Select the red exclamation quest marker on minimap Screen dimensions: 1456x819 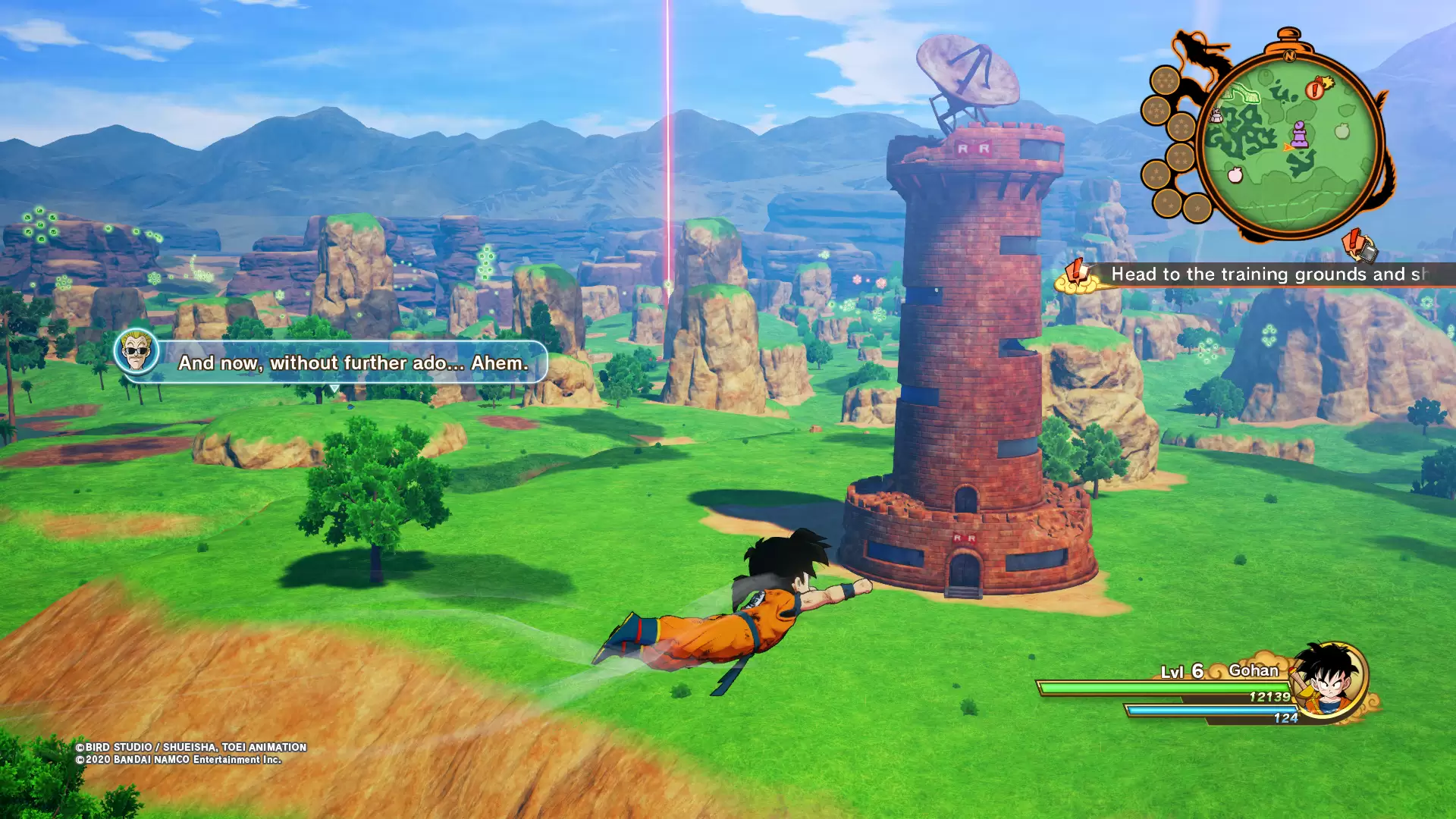click(x=1316, y=89)
